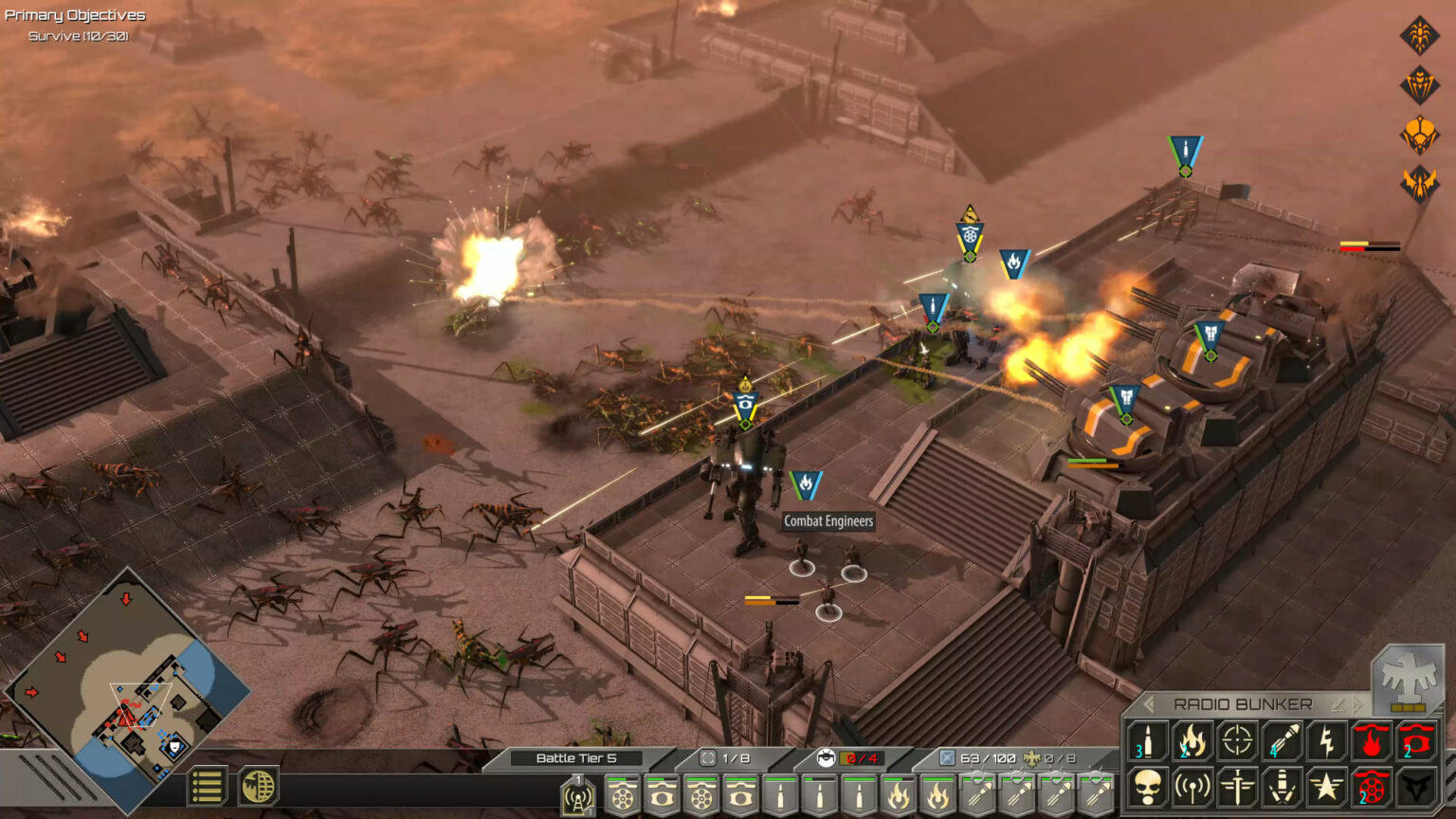Click the rename pencil next to Radio Bunker
Screen dimensions: 1456x819
(x=1338, y=703)
